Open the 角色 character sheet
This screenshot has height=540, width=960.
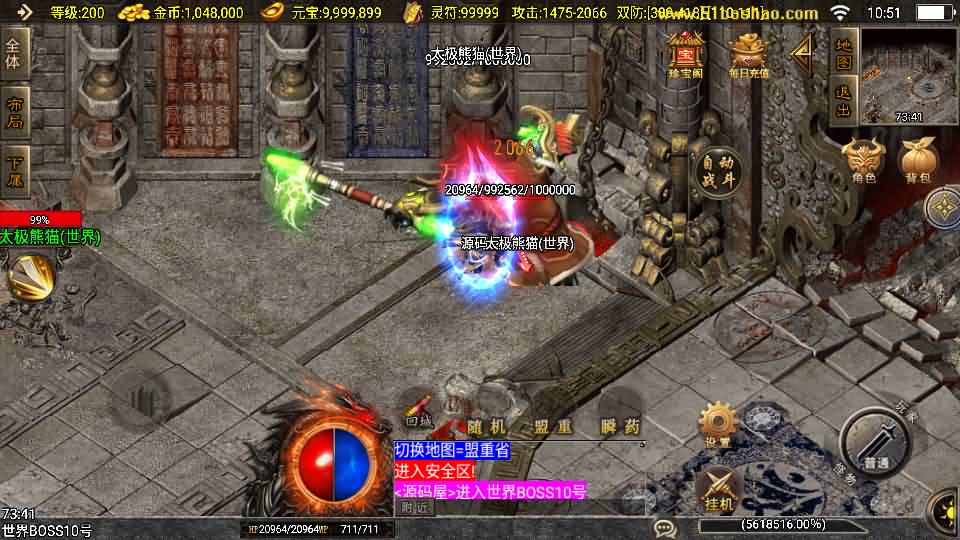tap(863, 162)
